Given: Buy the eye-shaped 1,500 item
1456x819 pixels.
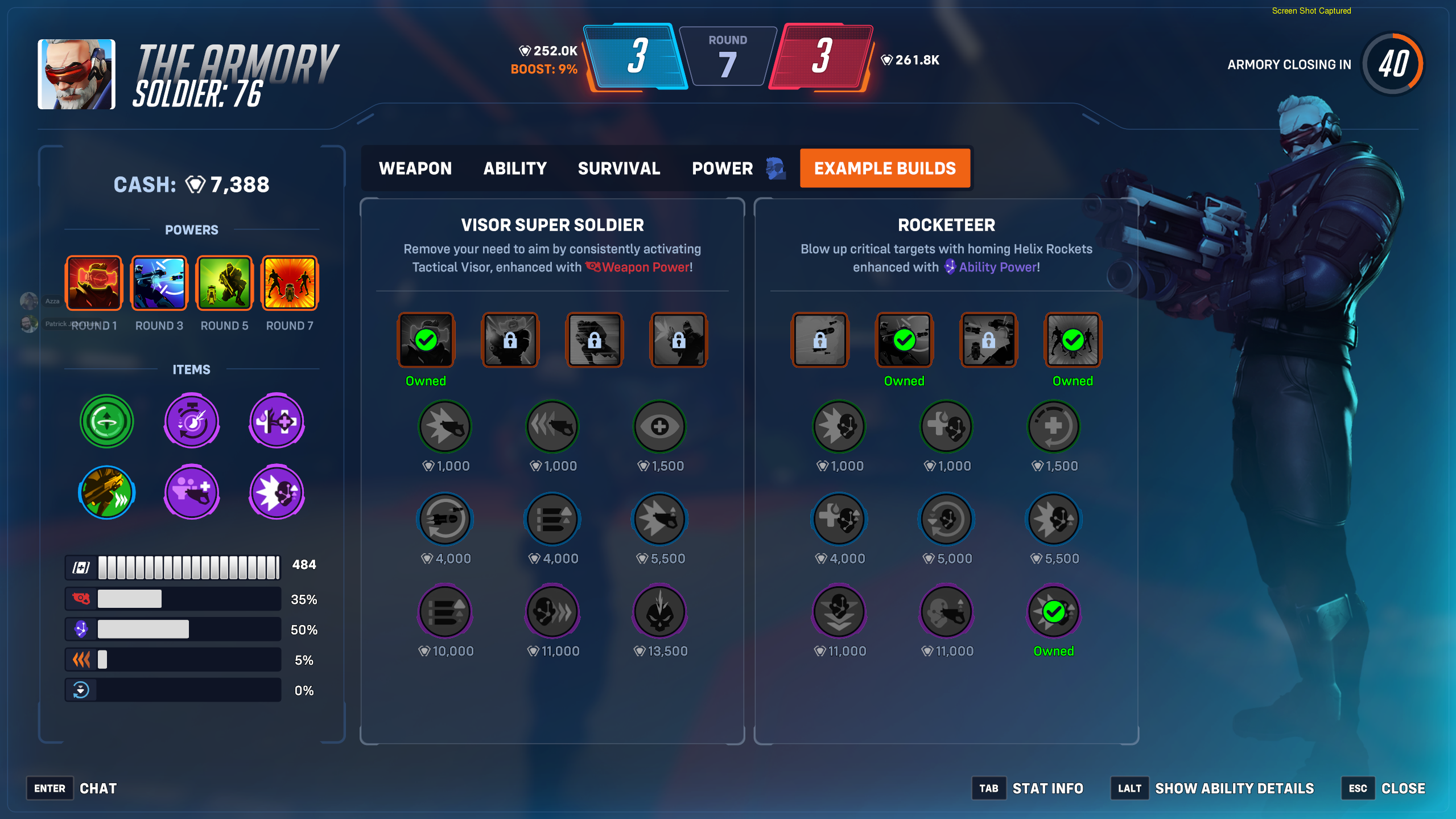Looking at the screenshot, I should [x=659, y=427].
